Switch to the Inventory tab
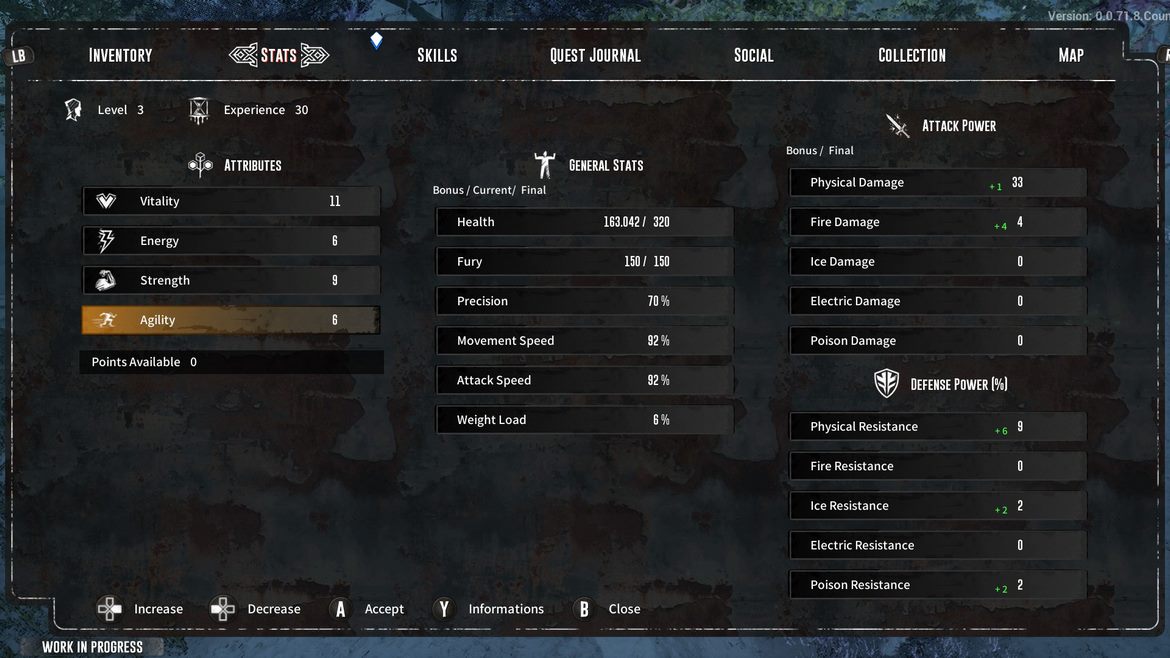 point(120,55)
